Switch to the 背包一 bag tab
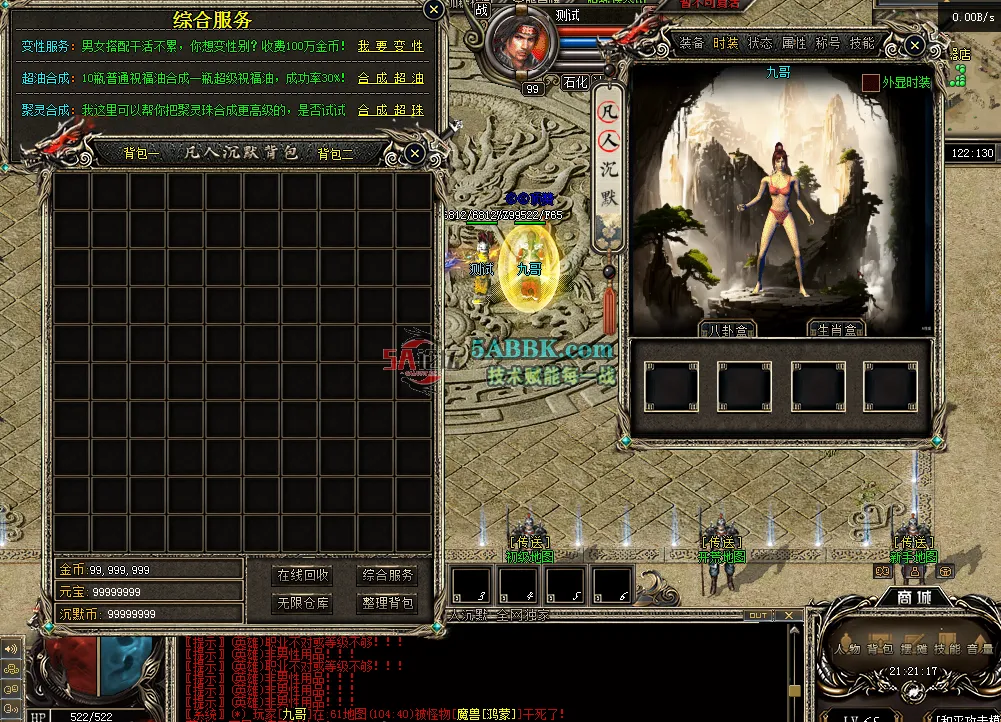1001x722 pixels. [x=141, y=154]
